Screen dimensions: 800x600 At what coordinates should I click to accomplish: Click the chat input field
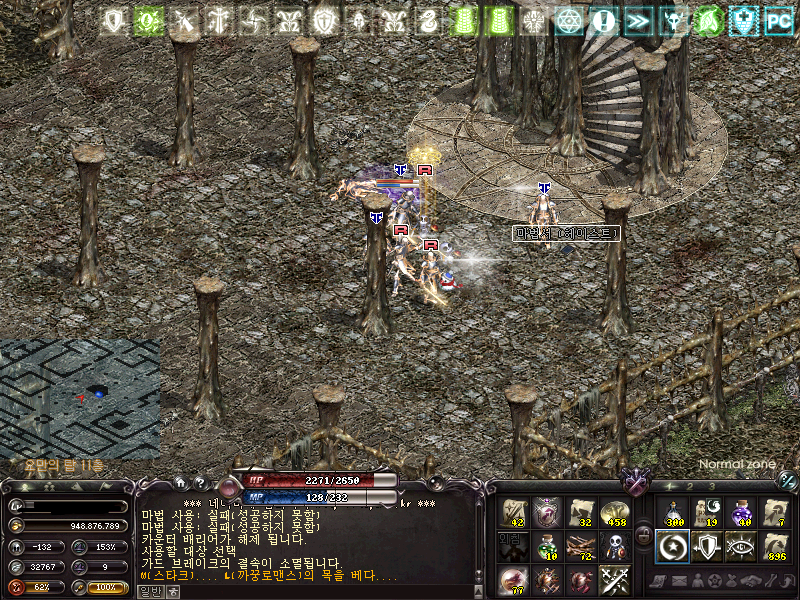(320, 591)
